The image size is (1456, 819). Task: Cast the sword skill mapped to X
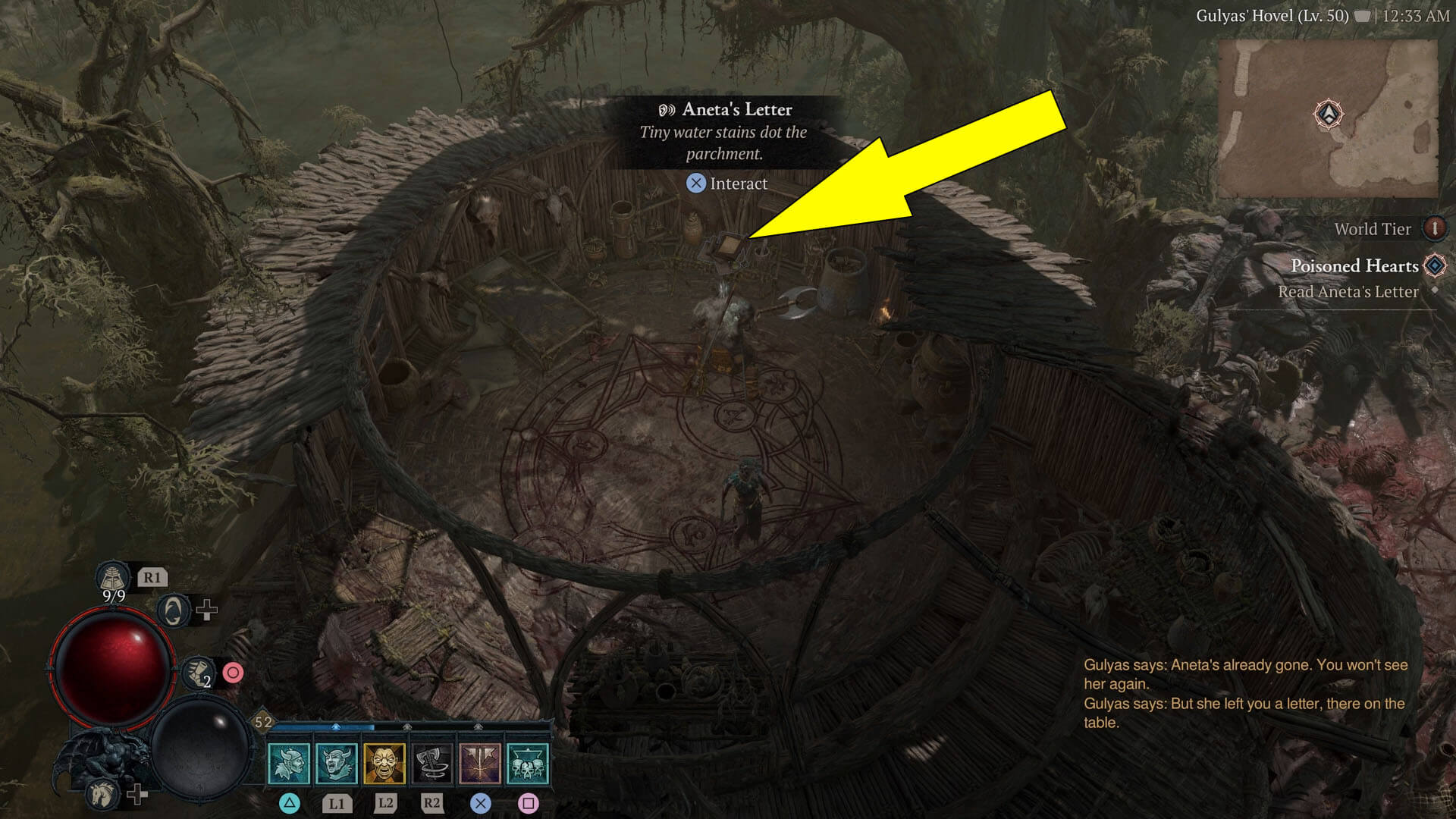pyautogui.click(x=480, y=763)
